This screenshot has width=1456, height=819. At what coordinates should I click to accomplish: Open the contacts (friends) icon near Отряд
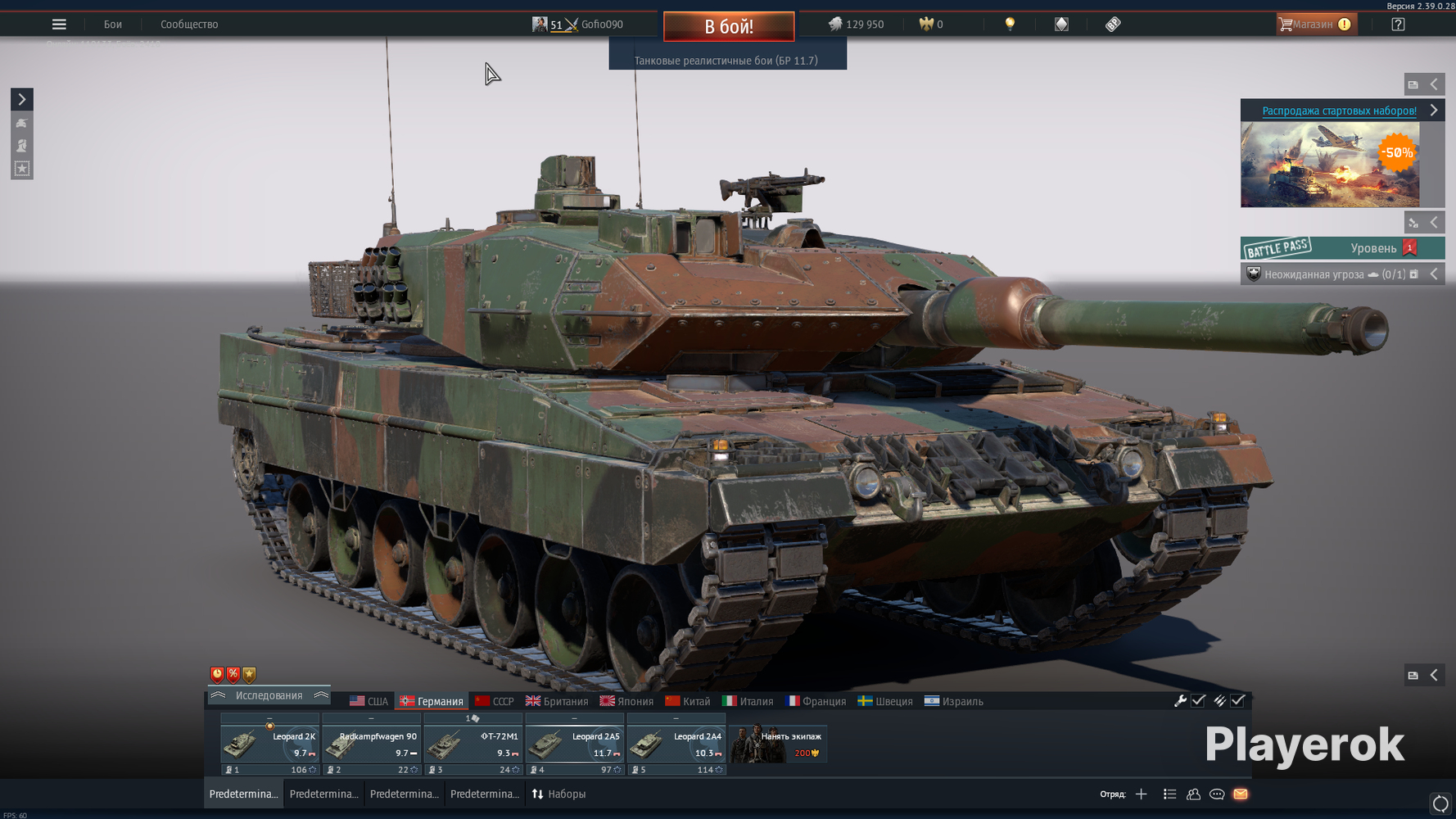tap(1193, 794)
